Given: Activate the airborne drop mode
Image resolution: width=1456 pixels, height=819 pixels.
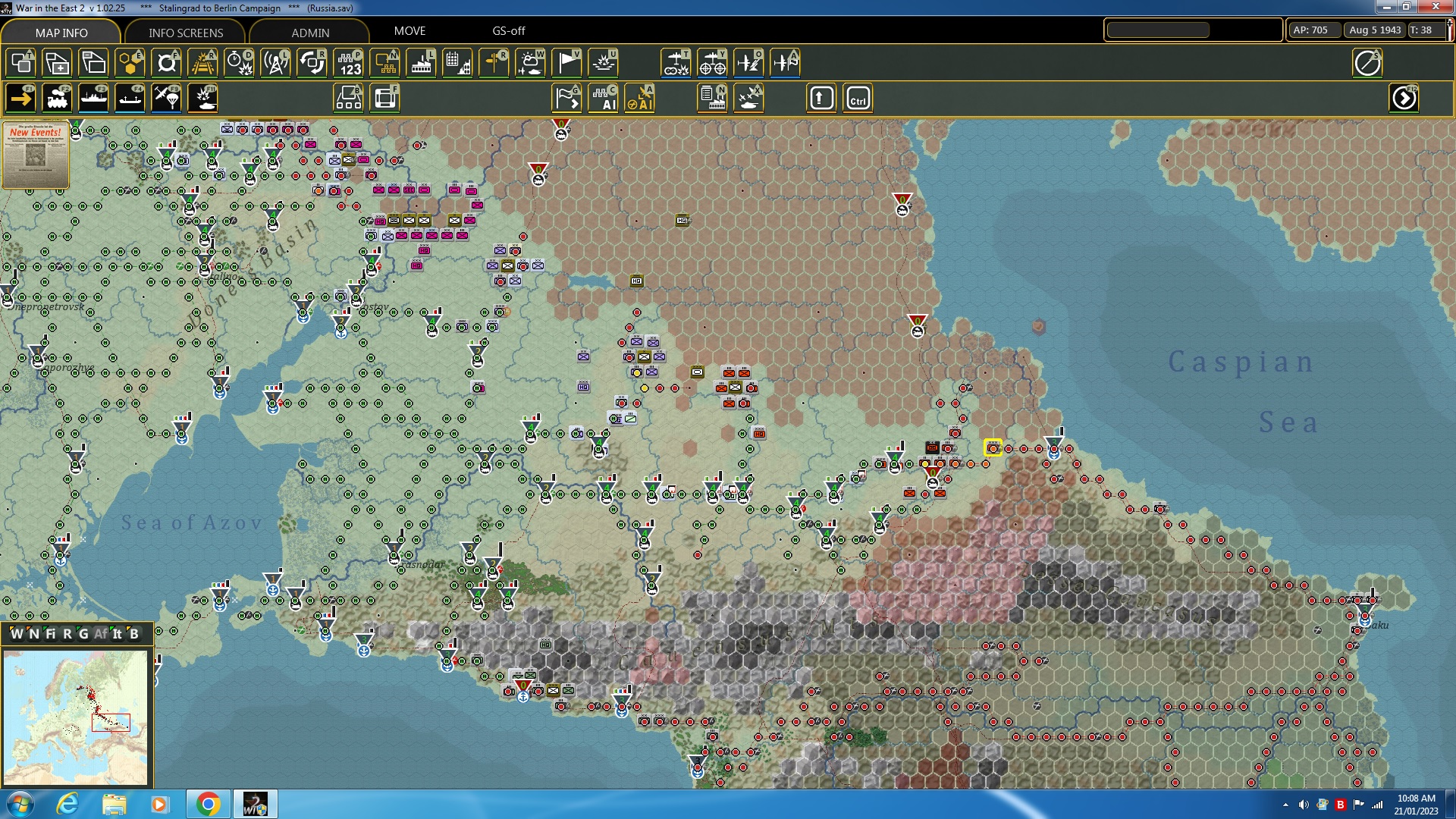Looking at the screenshot, I should (166, 97).
